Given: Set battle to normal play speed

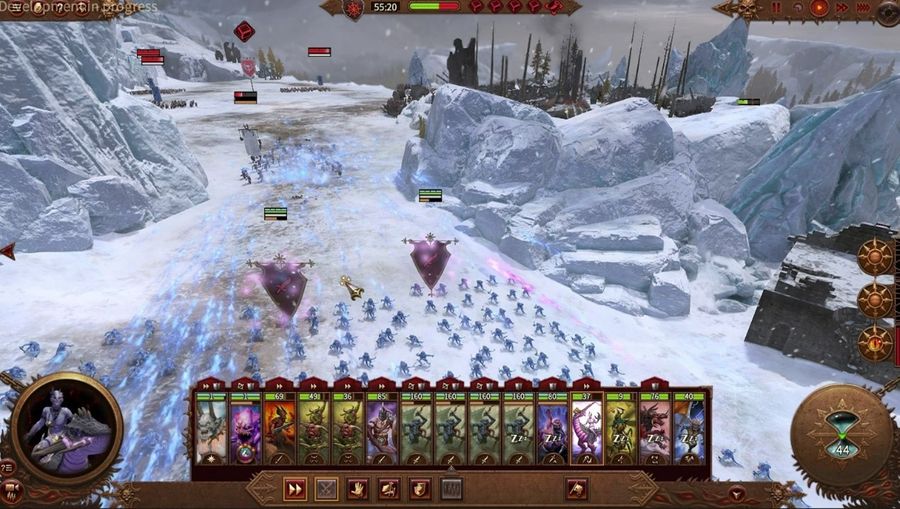Looking at the screenshot, I should coord(820,8).
